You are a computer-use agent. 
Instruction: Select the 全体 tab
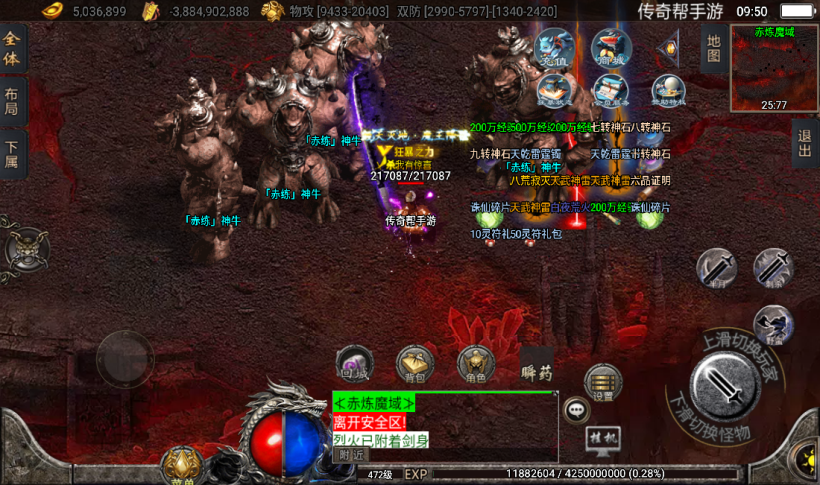pyautogui.click(x=12, y=48)
